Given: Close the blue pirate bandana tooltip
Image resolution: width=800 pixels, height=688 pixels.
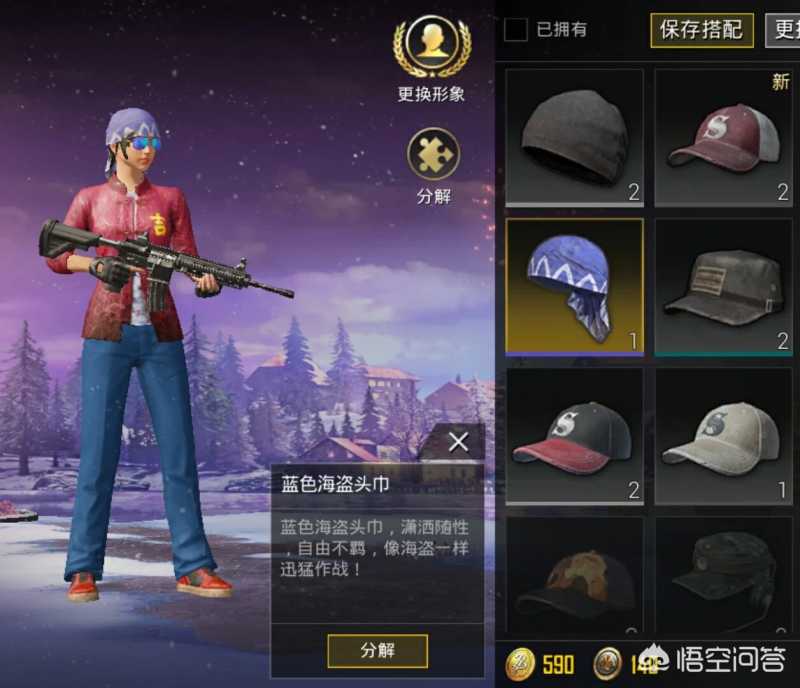Looking at the screenshot, I should point(458,442).
